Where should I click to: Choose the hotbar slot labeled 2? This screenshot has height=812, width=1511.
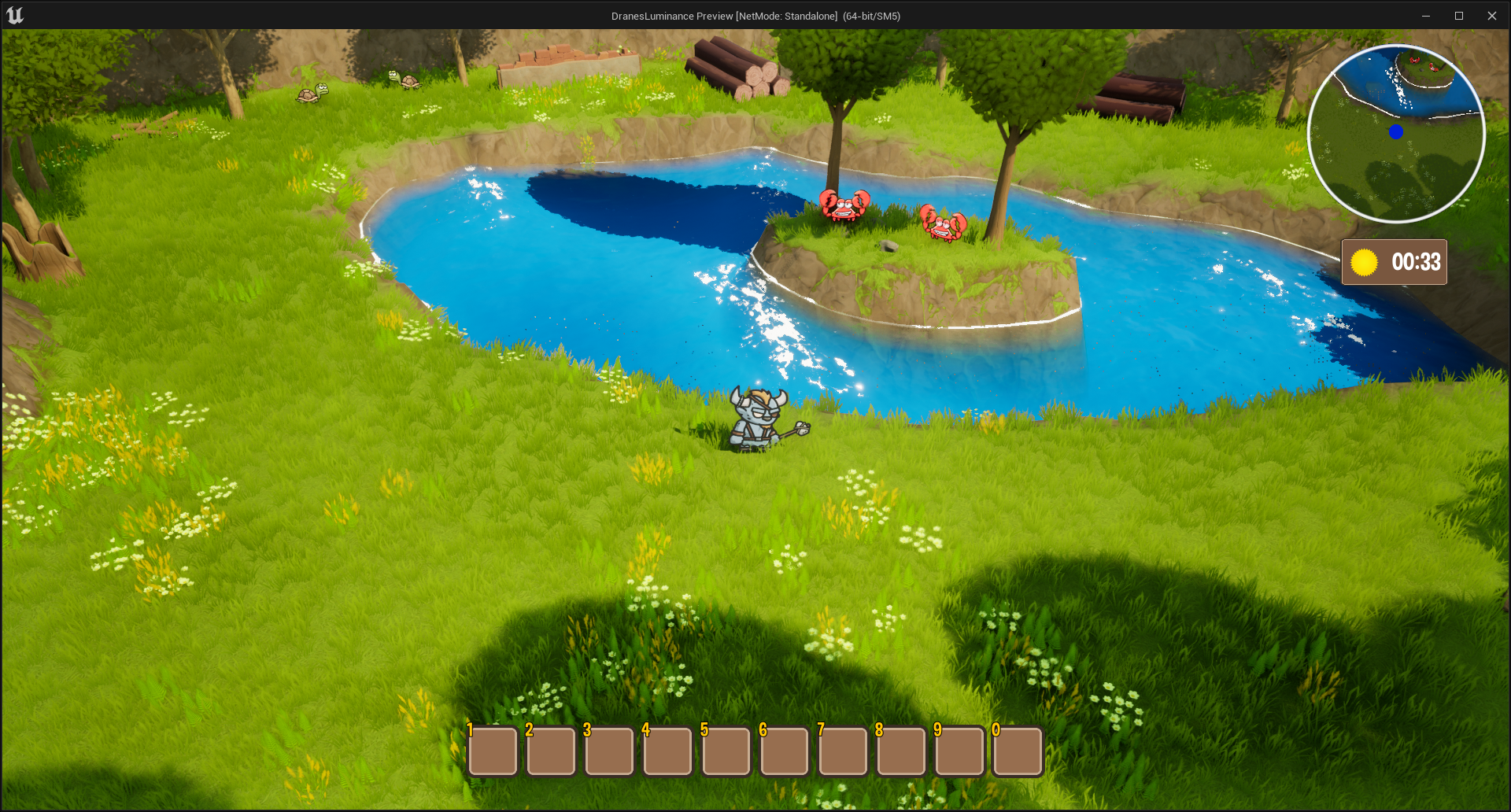(552, 751)
